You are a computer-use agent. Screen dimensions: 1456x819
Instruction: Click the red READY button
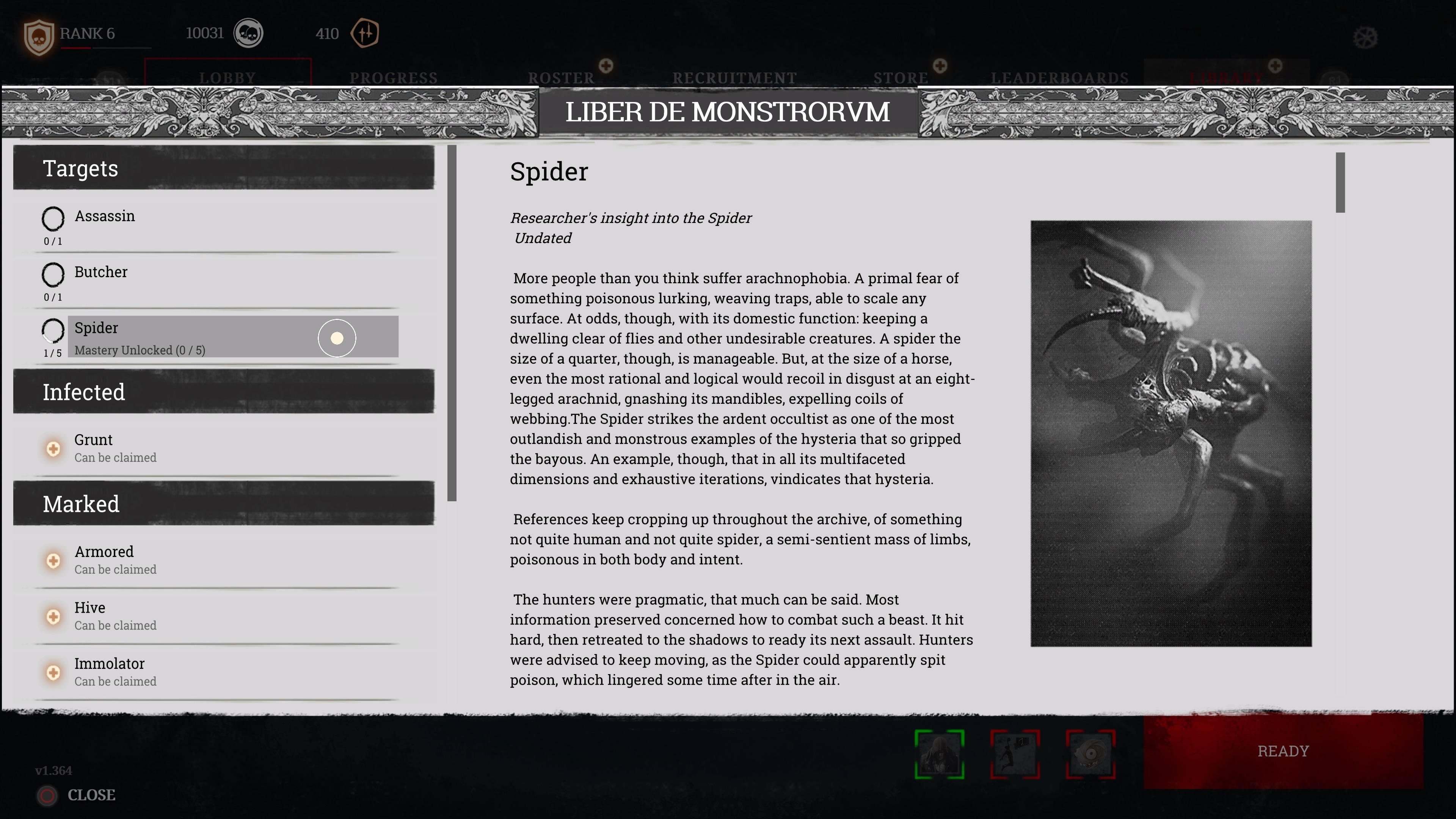[1282, 751]
